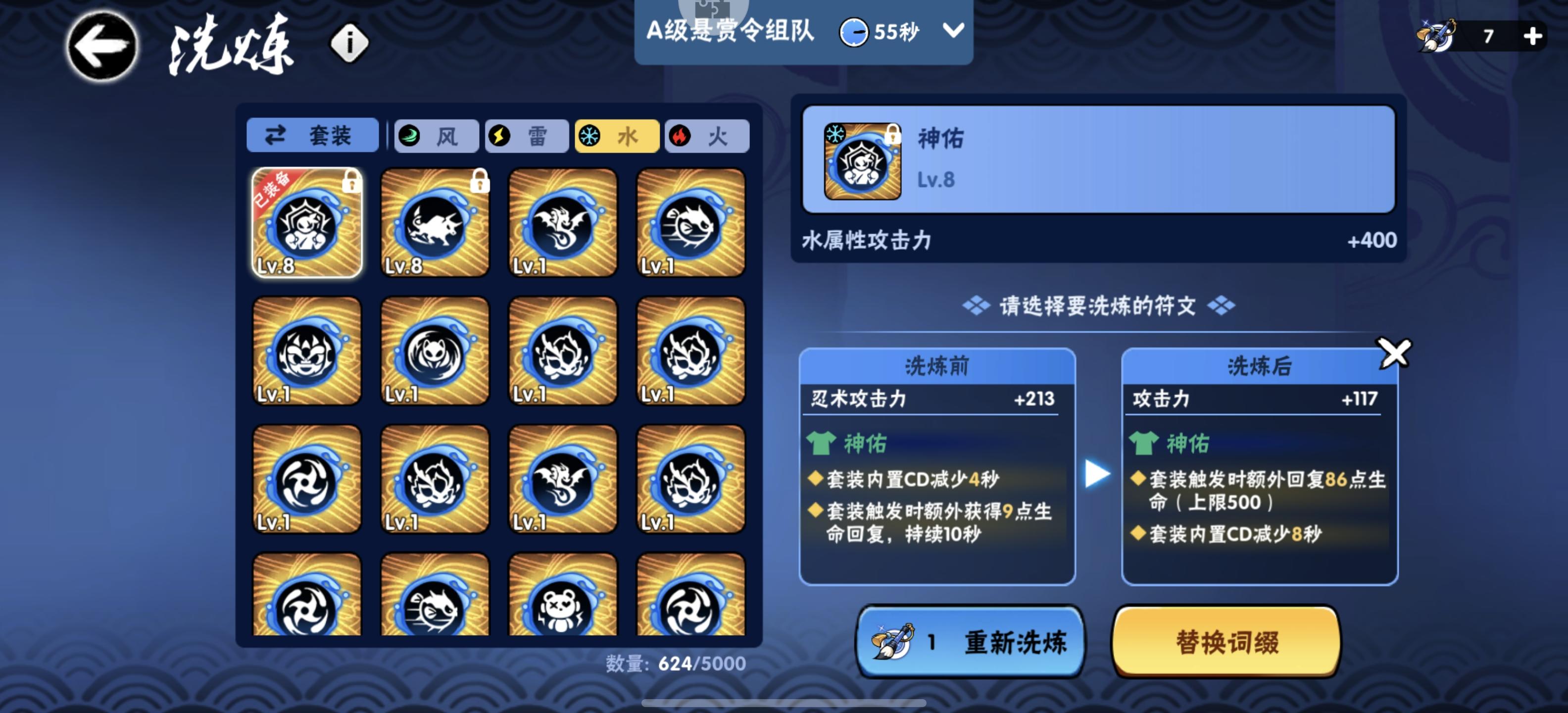This screenshot has height=713, width=1568.
Task: Tap the info icon beside 洗炼 title
Action: click(347, 43)
